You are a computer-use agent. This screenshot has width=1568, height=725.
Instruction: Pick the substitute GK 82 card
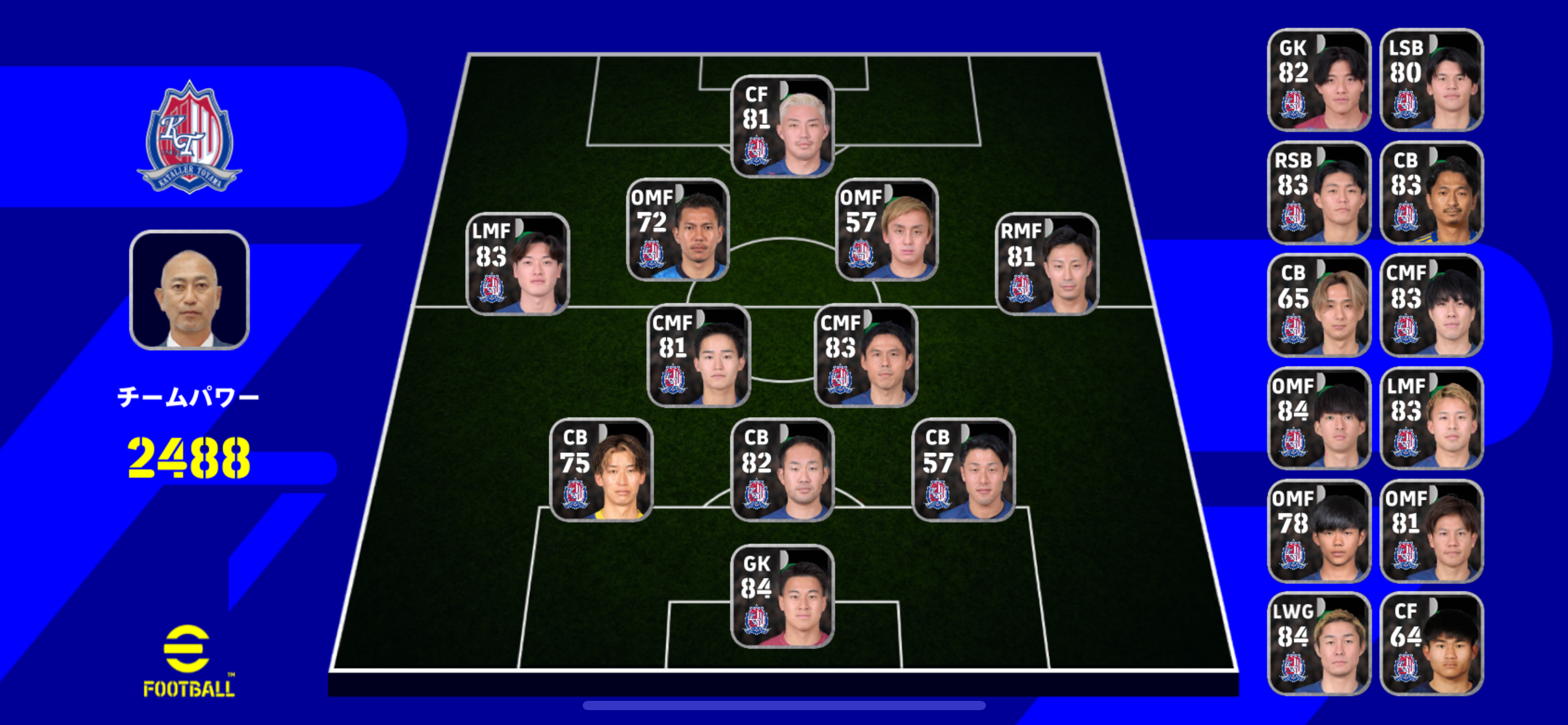click(x=1319, y=80)
